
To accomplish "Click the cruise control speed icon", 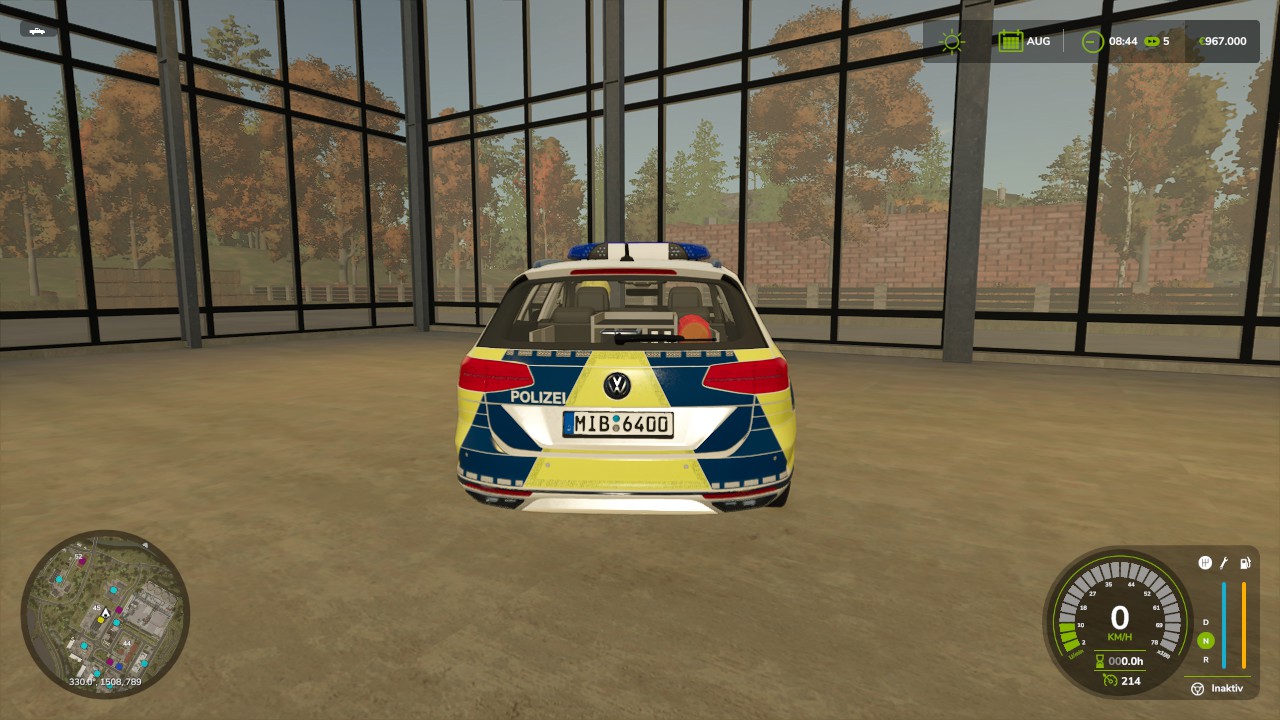I will 1108,681.
